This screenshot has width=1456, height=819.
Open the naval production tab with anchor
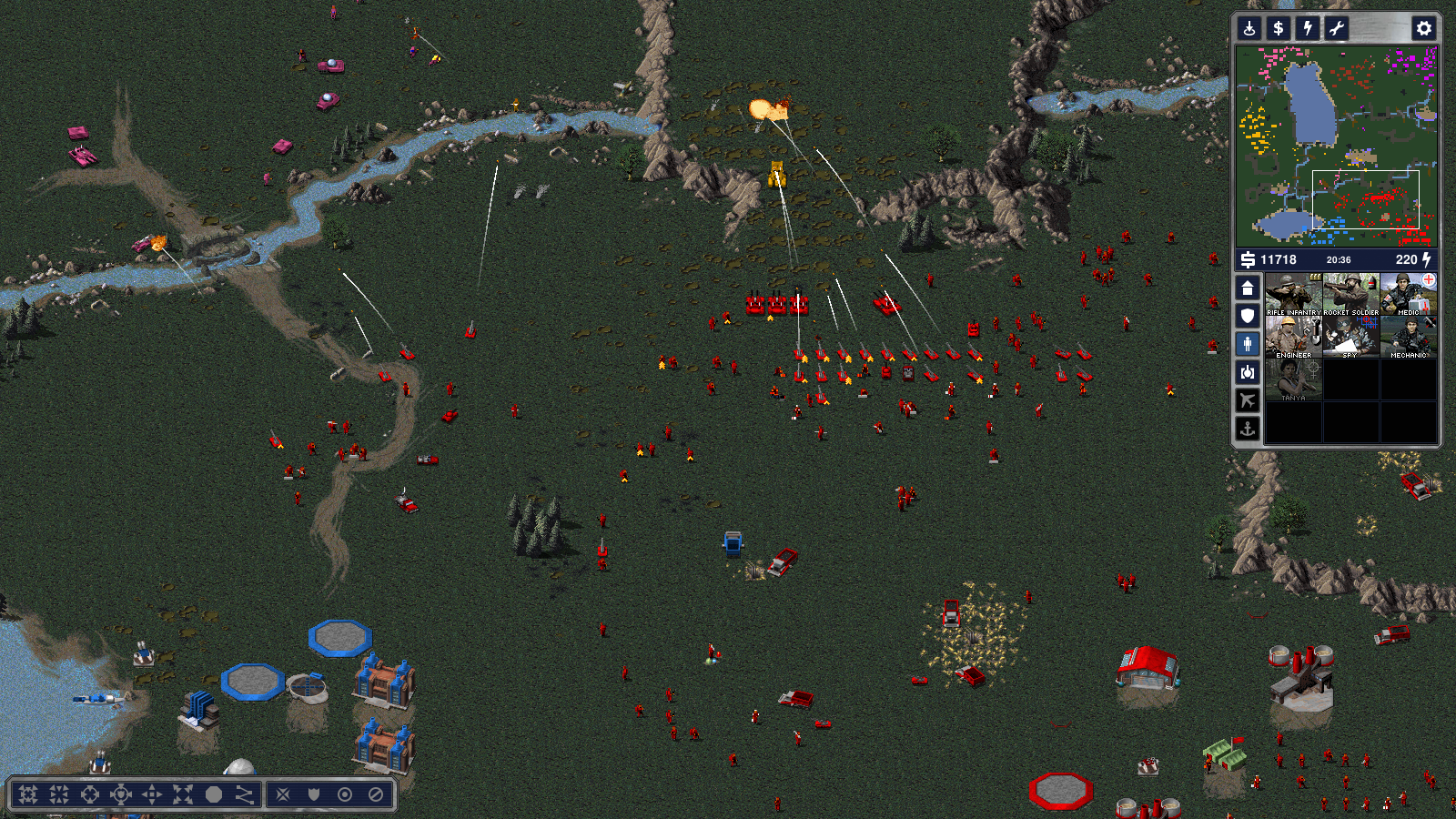click(x=1248, y=429)
